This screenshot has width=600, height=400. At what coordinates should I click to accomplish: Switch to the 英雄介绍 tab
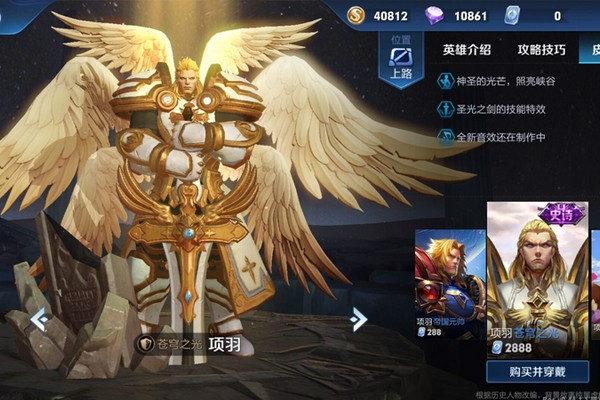click(467, 49)
